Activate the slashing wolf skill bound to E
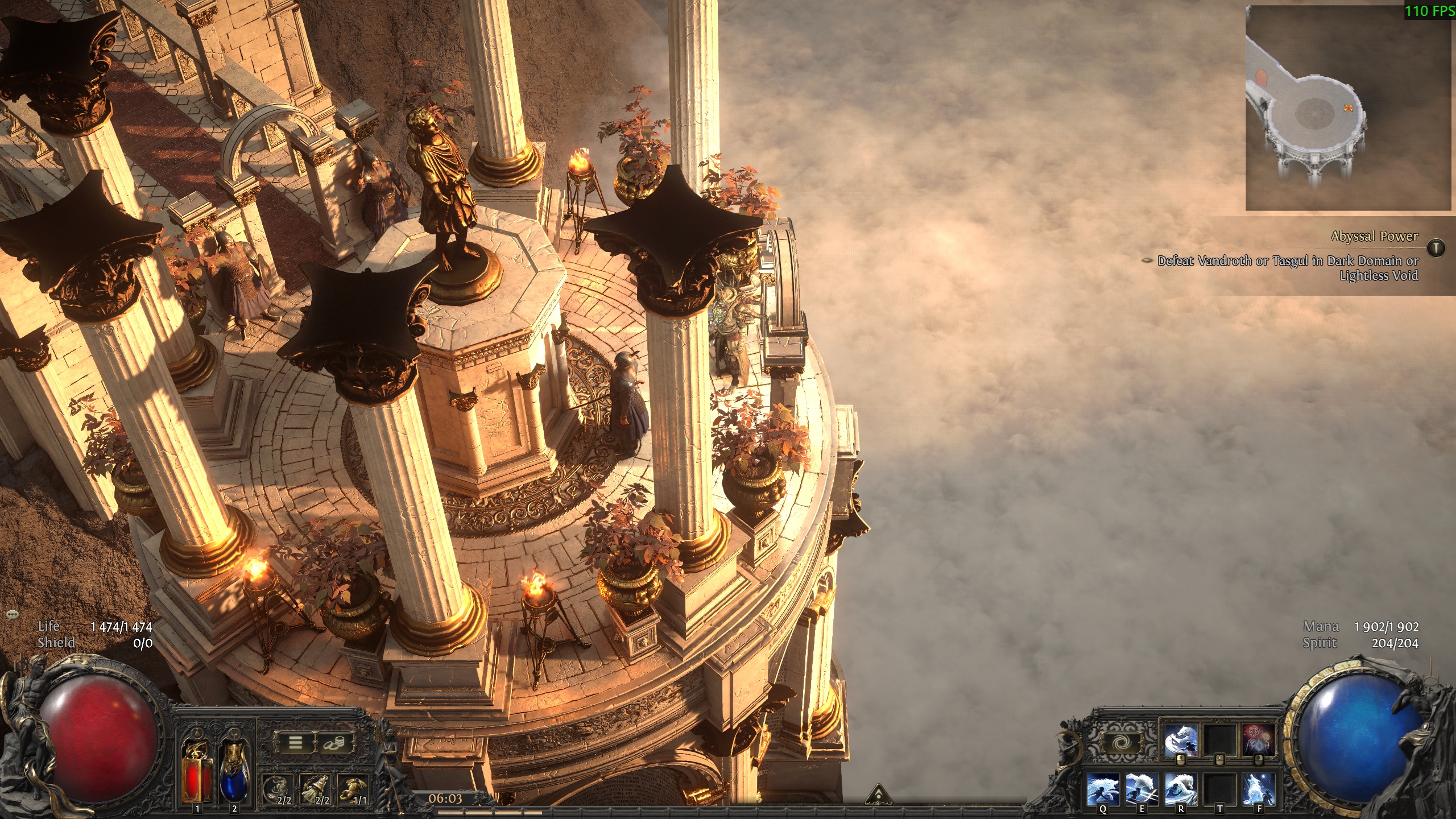The height and width of the screenshot is (819, 1456). [x=1141, y=789]
